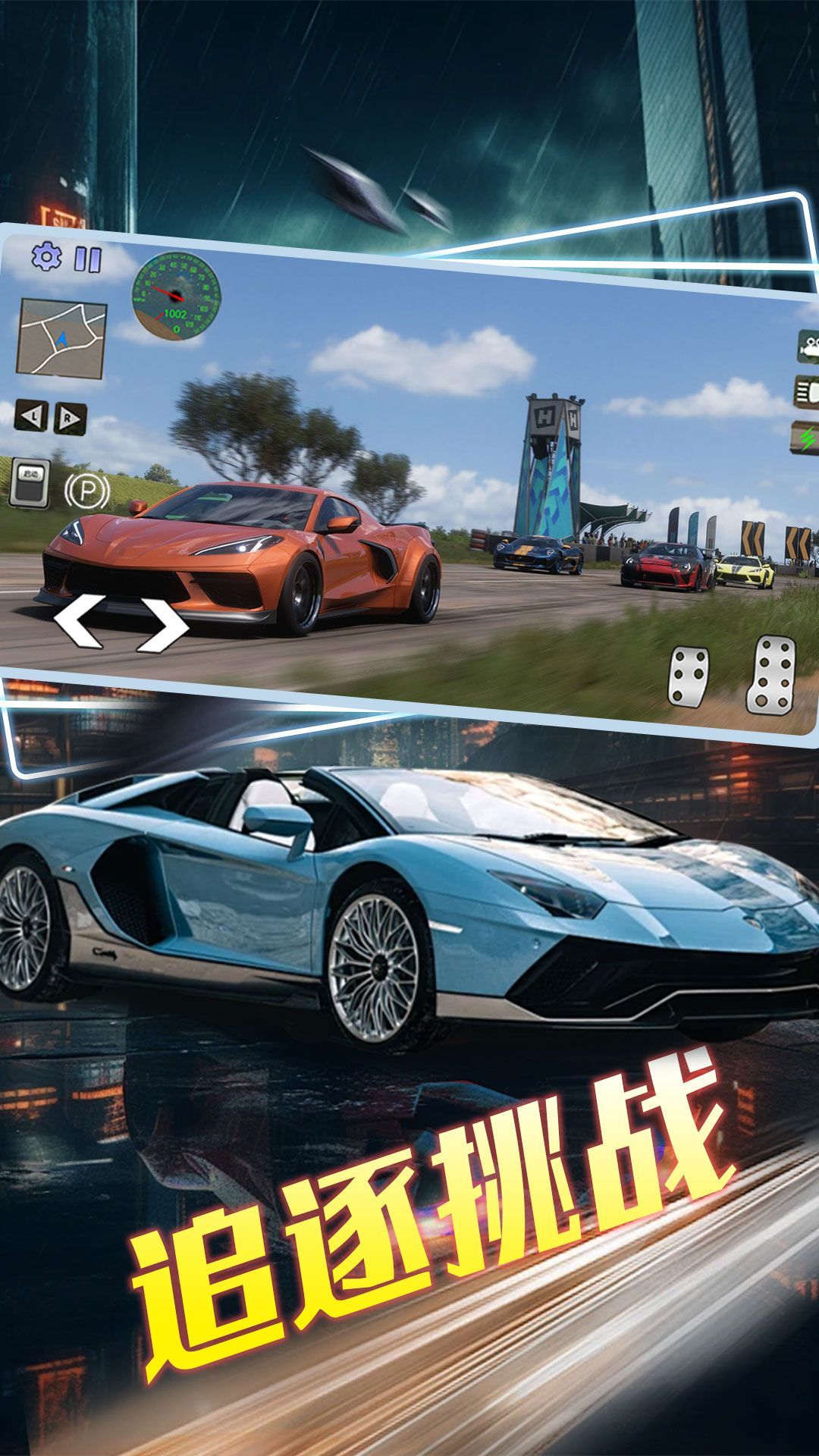Open the road minimap

coord(61,337)
